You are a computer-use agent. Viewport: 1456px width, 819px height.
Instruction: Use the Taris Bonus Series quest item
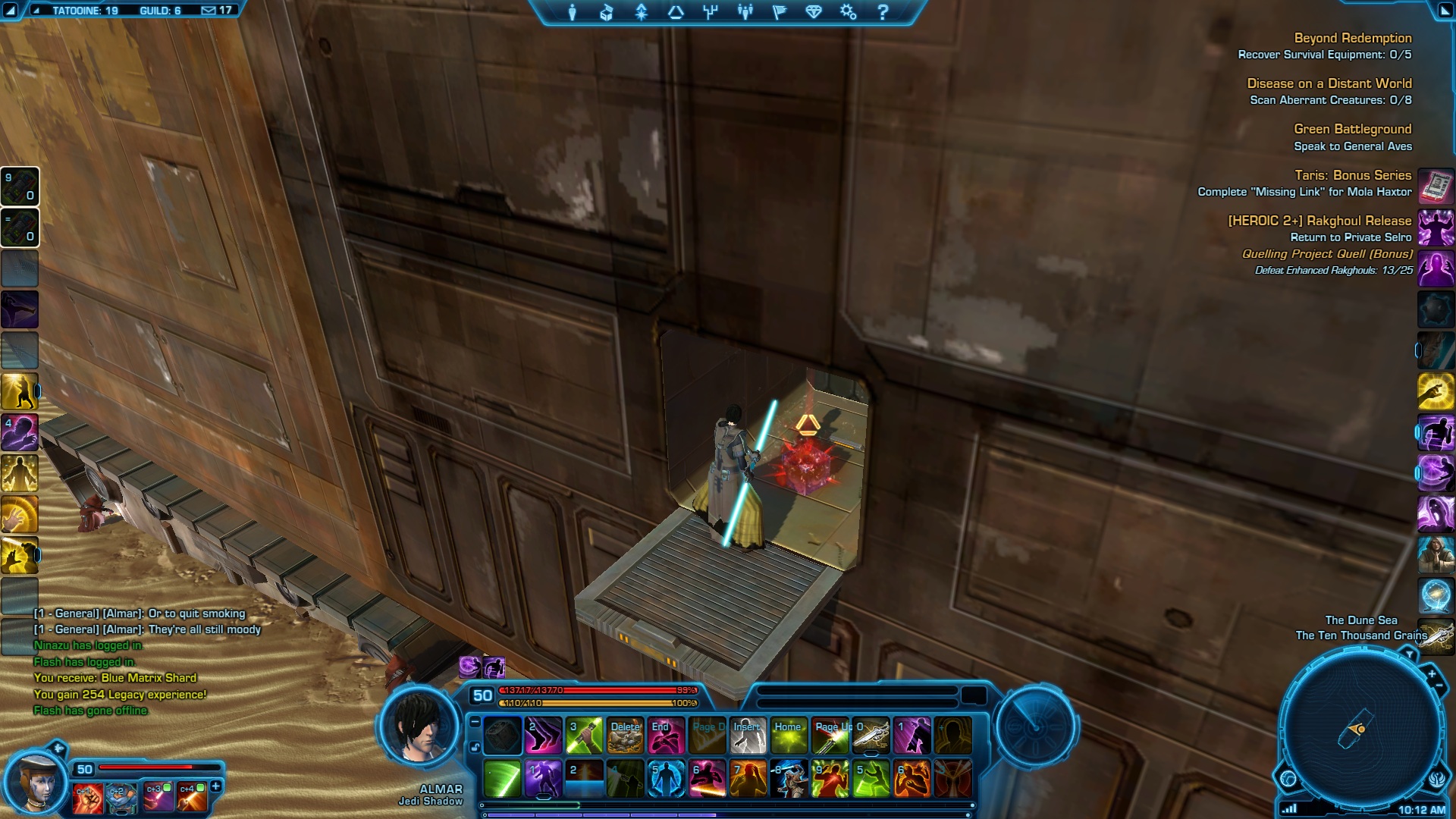[x=1436, y=185]
